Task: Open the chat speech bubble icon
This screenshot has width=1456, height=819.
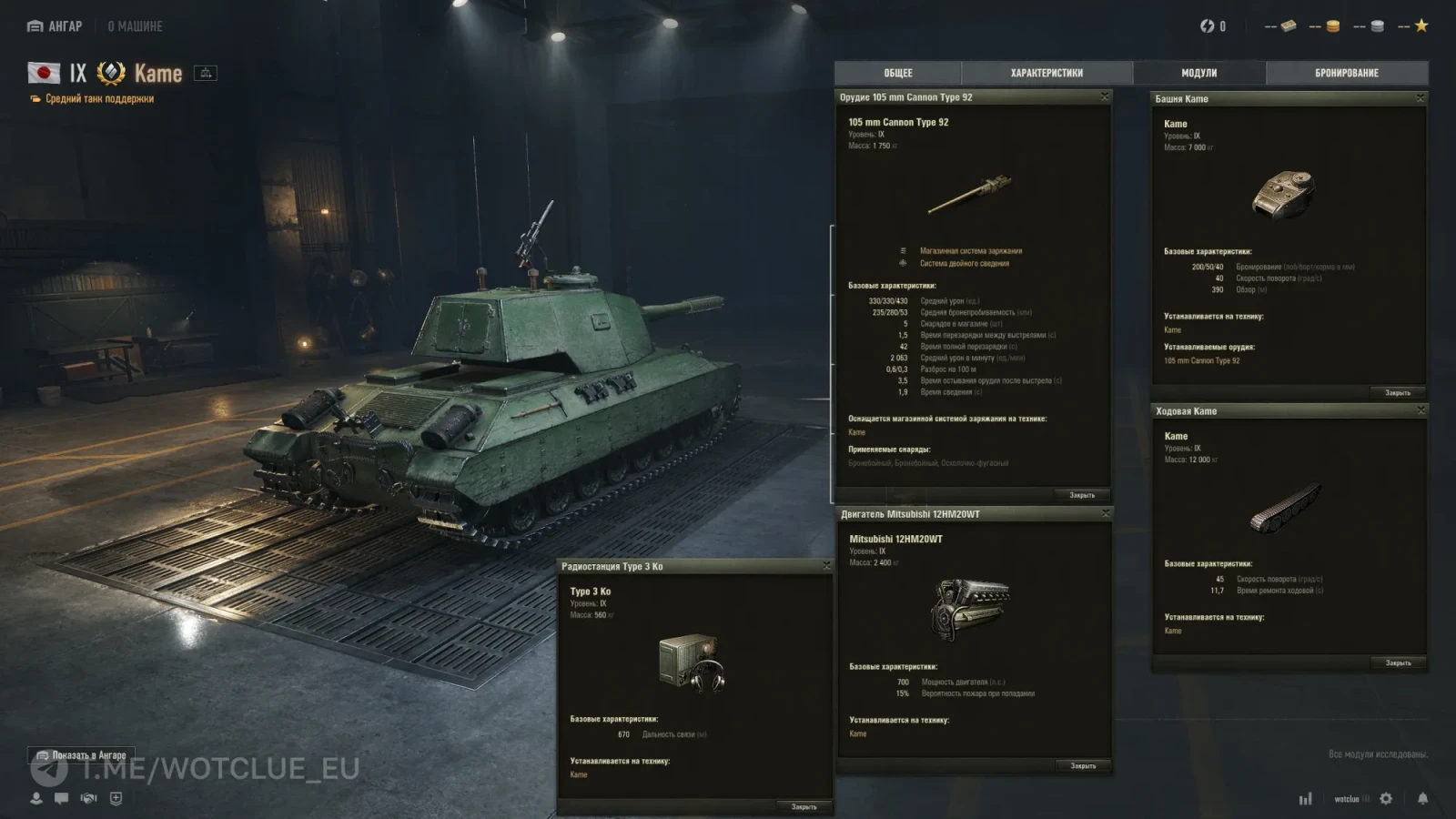Action: point(62,798)
